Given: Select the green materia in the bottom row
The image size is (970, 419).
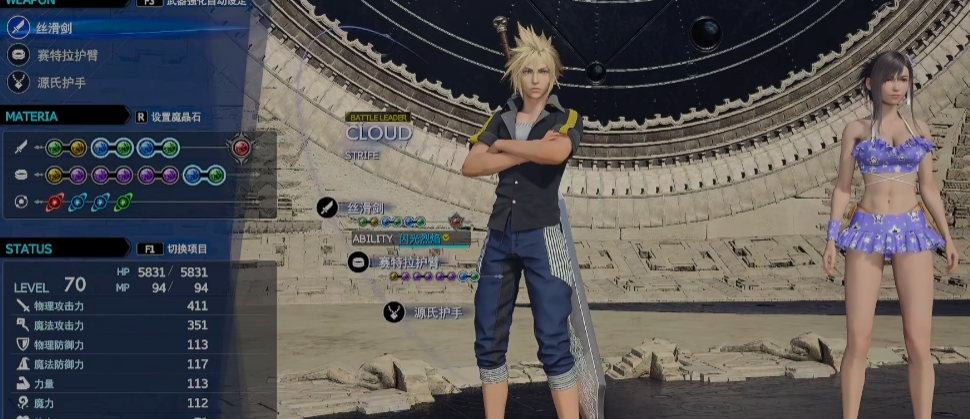Looking at the screenshot, I should pos(123,202).
